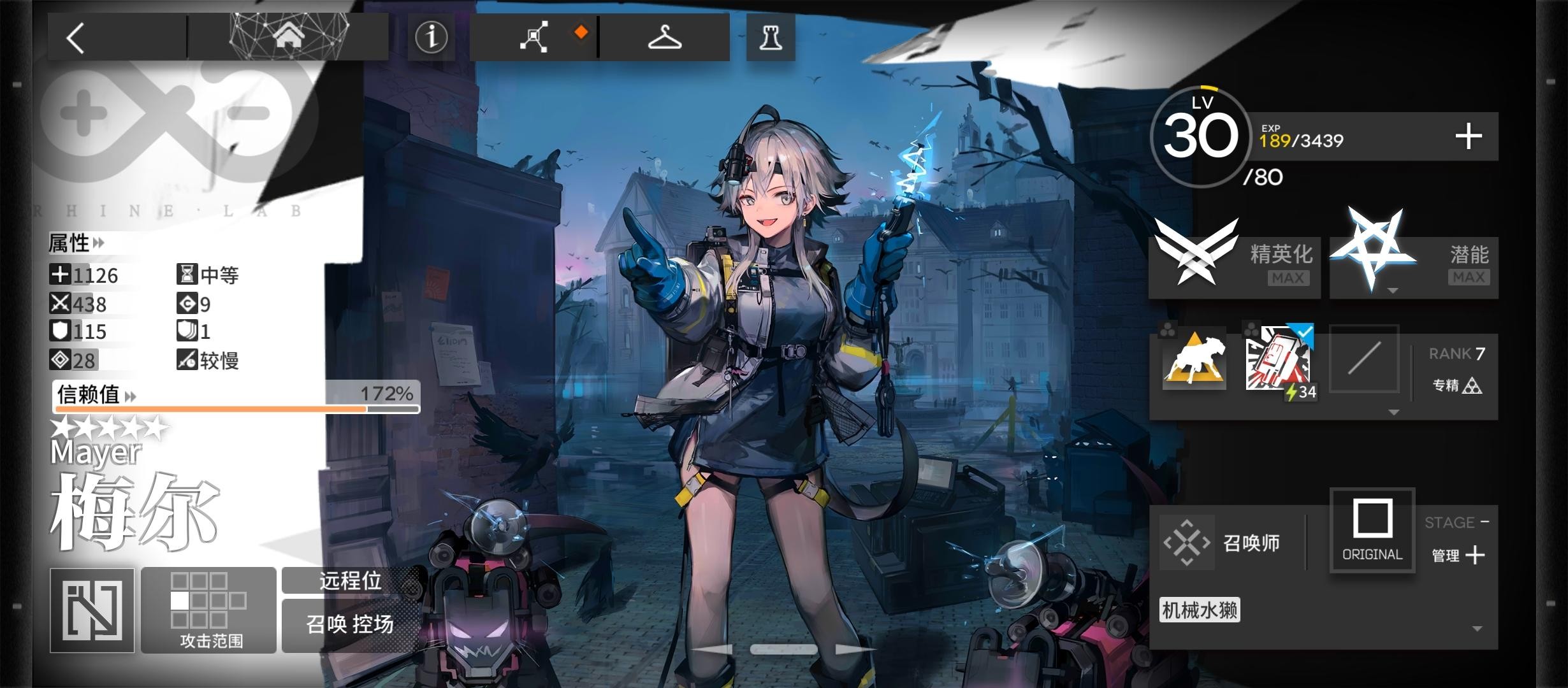The height and width of the screenshot is (688, 1568).
Task: Click the subclass icon beside the attack range
Action: point(91,608)
